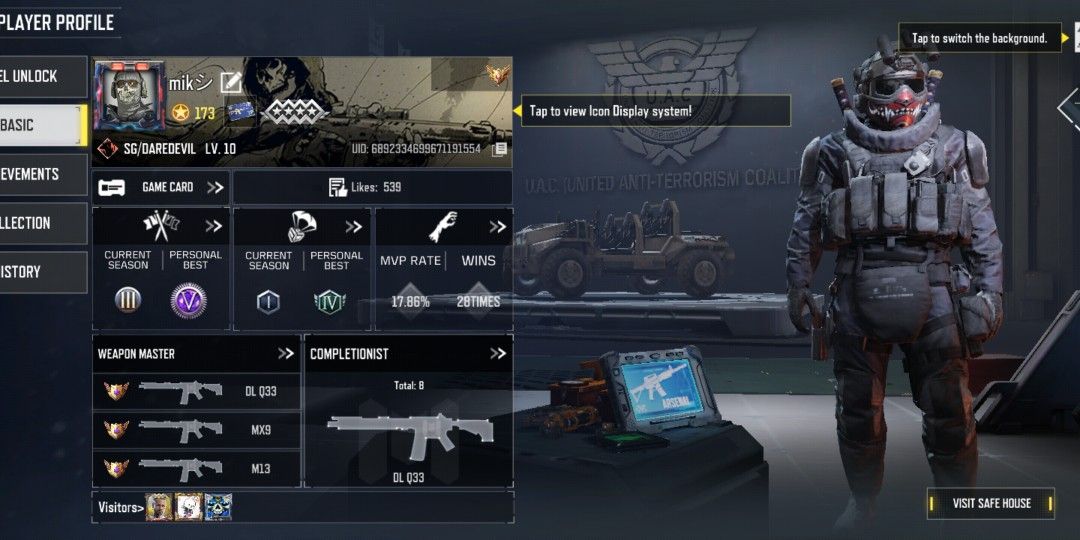1080x540 pixels.
Task: Open the Game Card panel
Action: click(161, 187)
